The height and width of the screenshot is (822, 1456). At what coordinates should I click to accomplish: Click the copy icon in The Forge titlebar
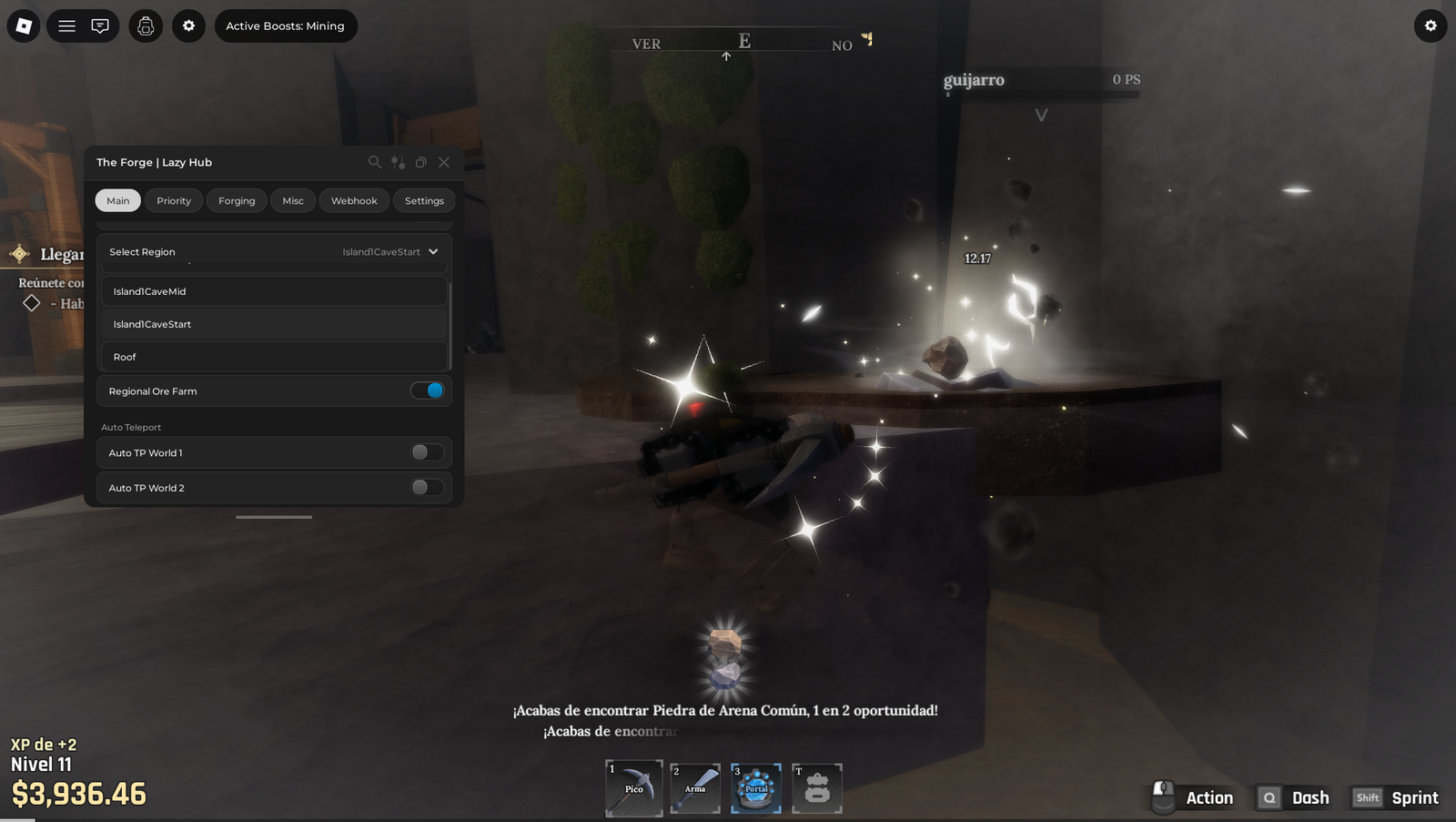coord(420,162)
